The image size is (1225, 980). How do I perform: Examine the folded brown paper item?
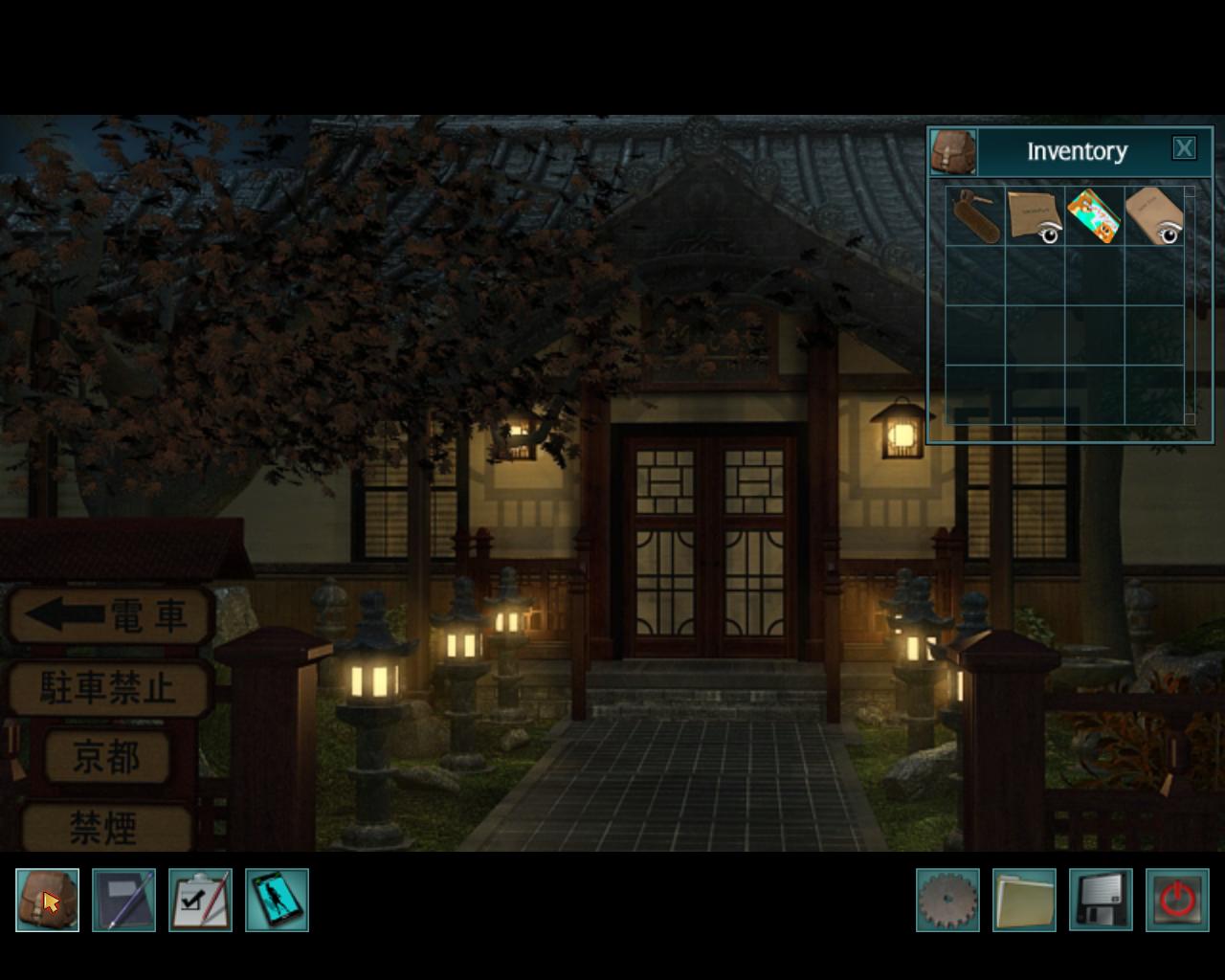1035,216
